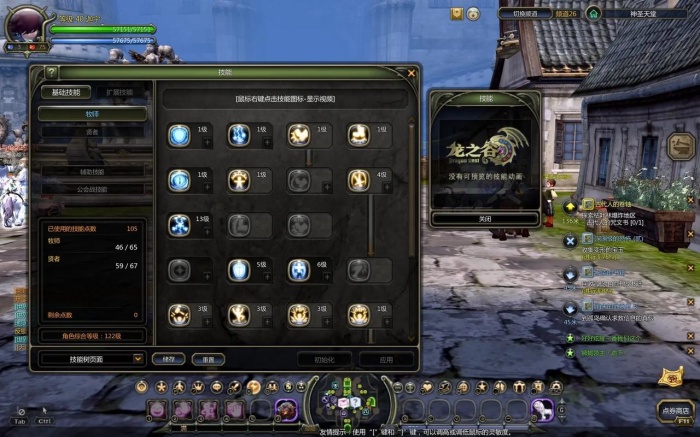The image size is (700, 437).
Task: Select the level 5 skill icon
Action: [239, 270]
